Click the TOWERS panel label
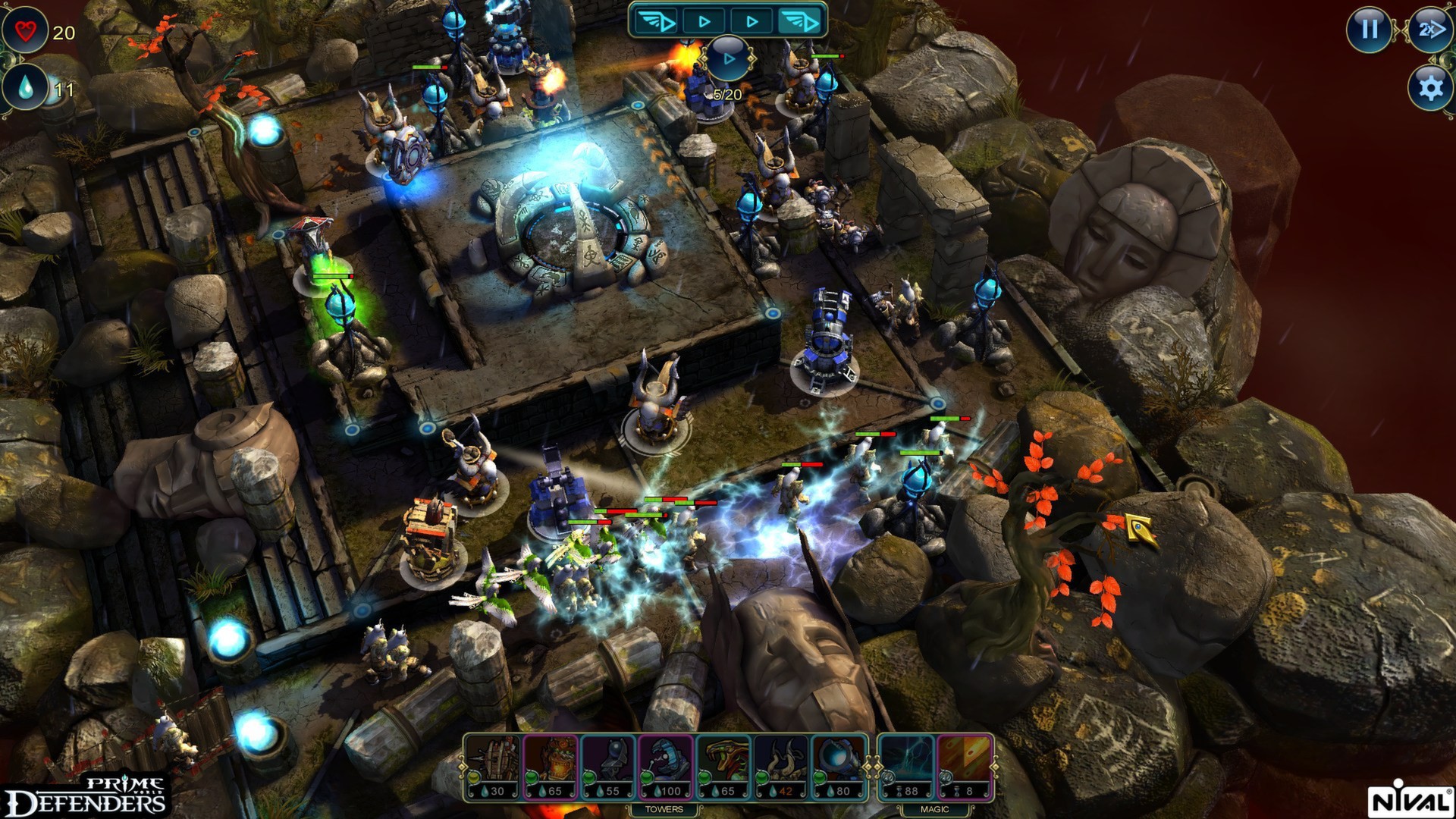The height and width of the screenshot is (819, 1456). [x=666, y=808]
